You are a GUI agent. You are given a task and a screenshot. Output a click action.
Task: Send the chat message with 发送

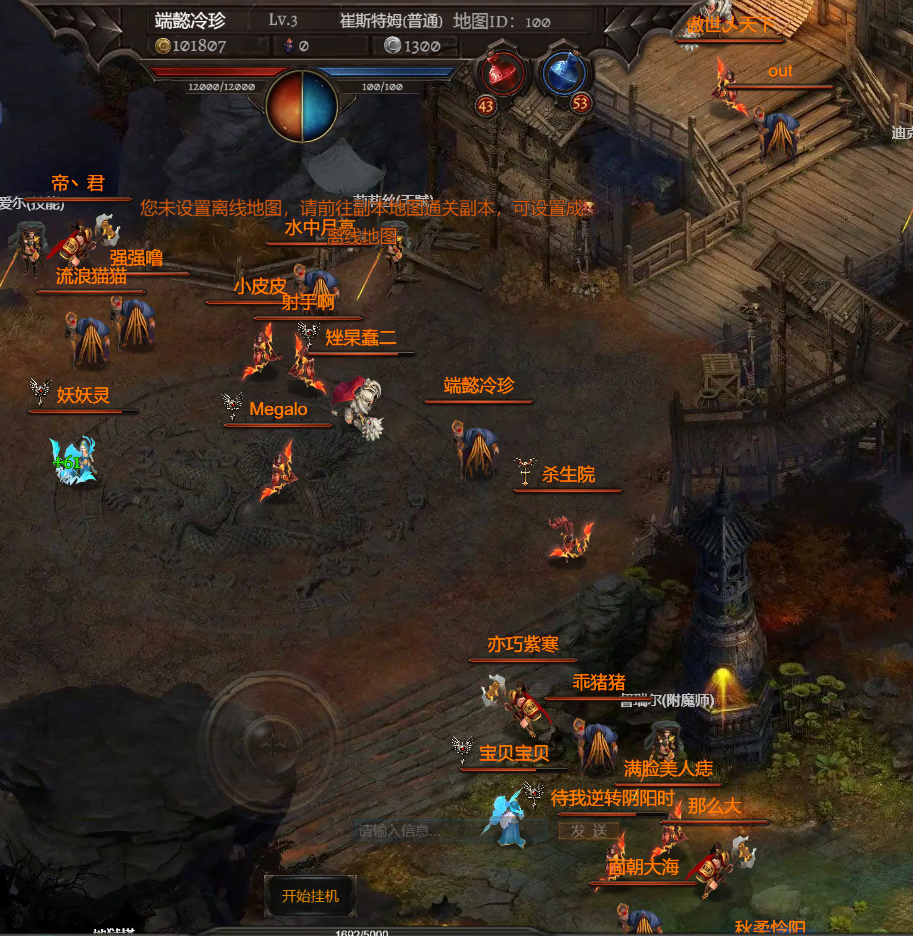[x=590, y=830]
